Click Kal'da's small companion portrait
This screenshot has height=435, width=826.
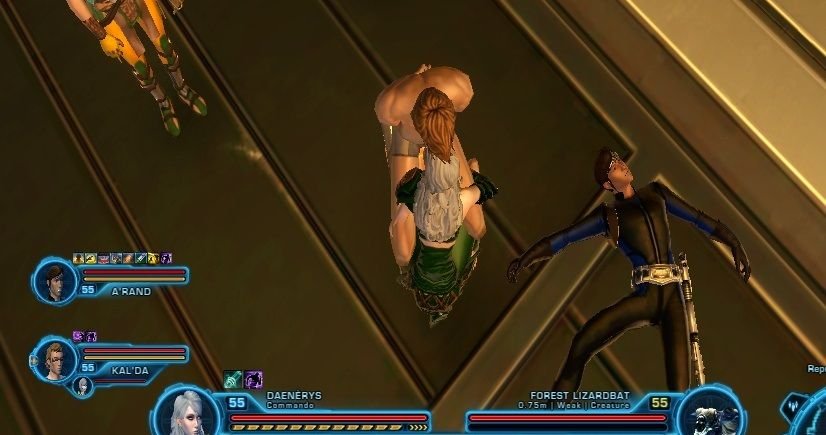click(x=83, y=386)
